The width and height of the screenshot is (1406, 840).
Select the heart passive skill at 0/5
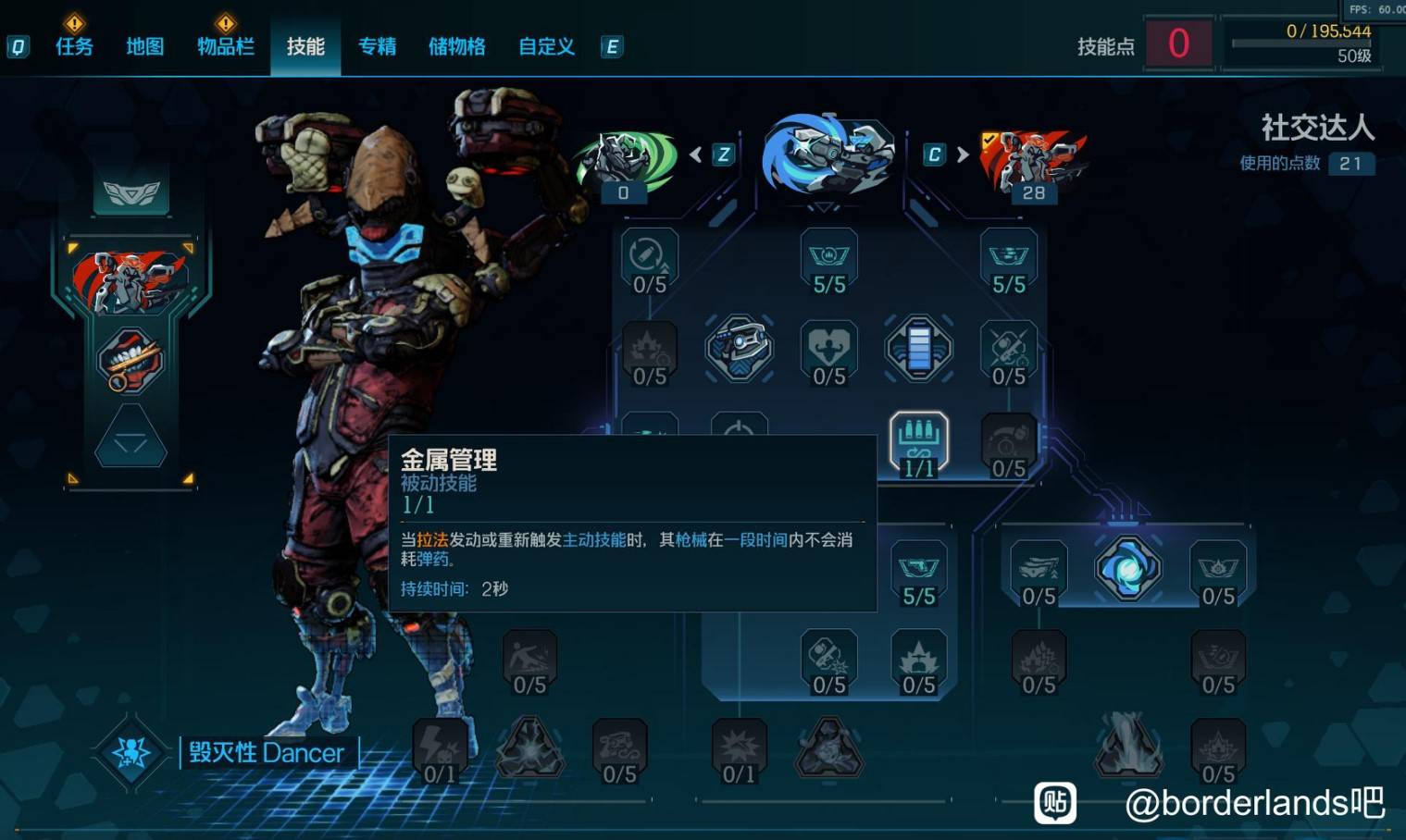coord(828,352)
